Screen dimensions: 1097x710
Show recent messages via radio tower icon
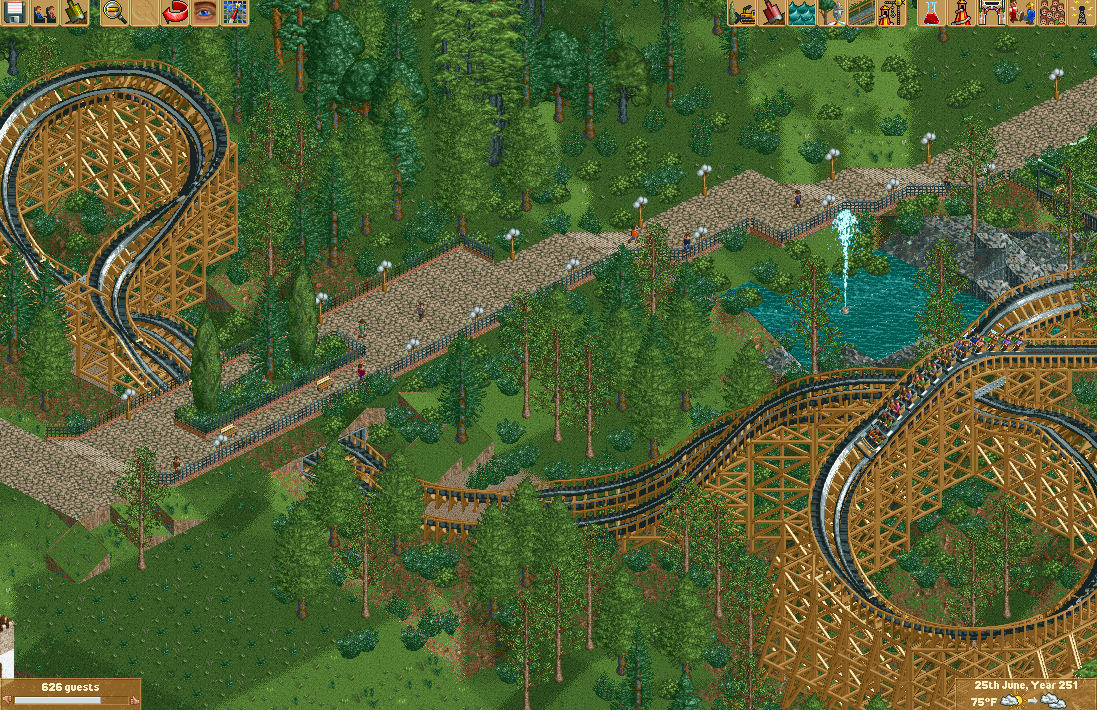click(x=1081, y=13)
